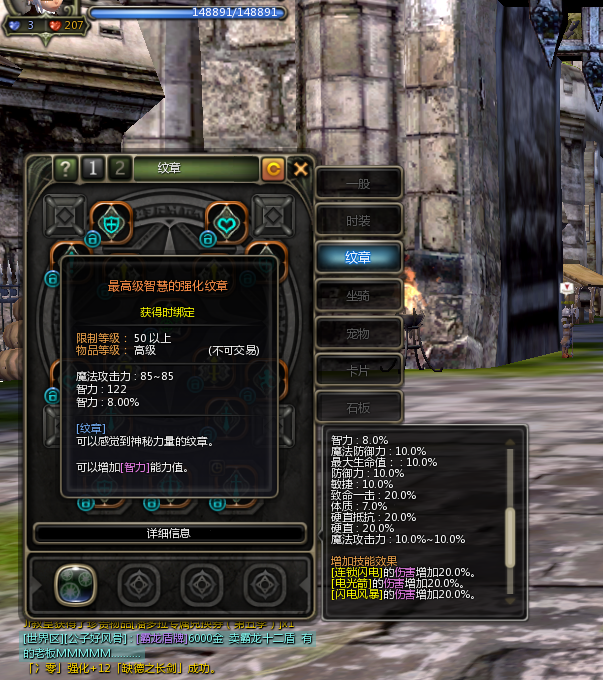Click the 详细信息 detailed info button
603x680 pixels.
[169, 533]
